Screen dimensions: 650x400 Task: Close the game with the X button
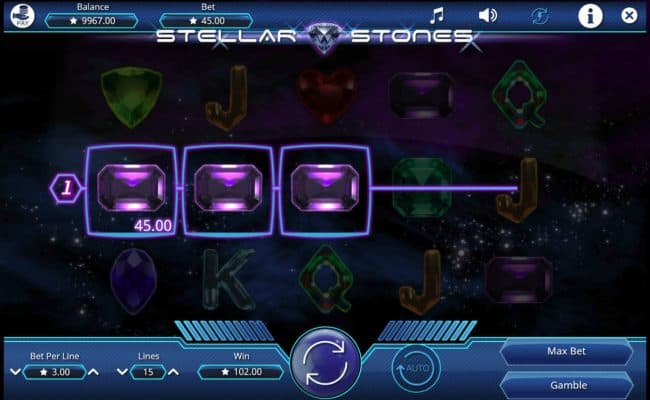[629, 15]
